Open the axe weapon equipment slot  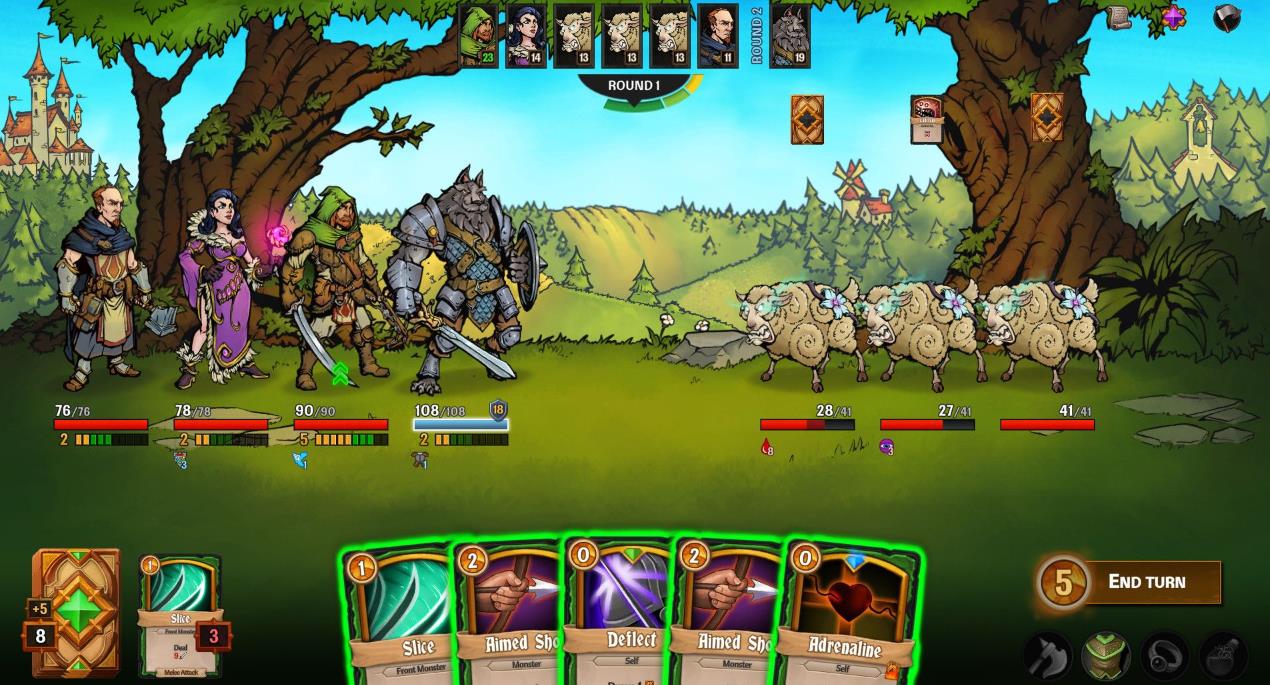click(1048, 656)
